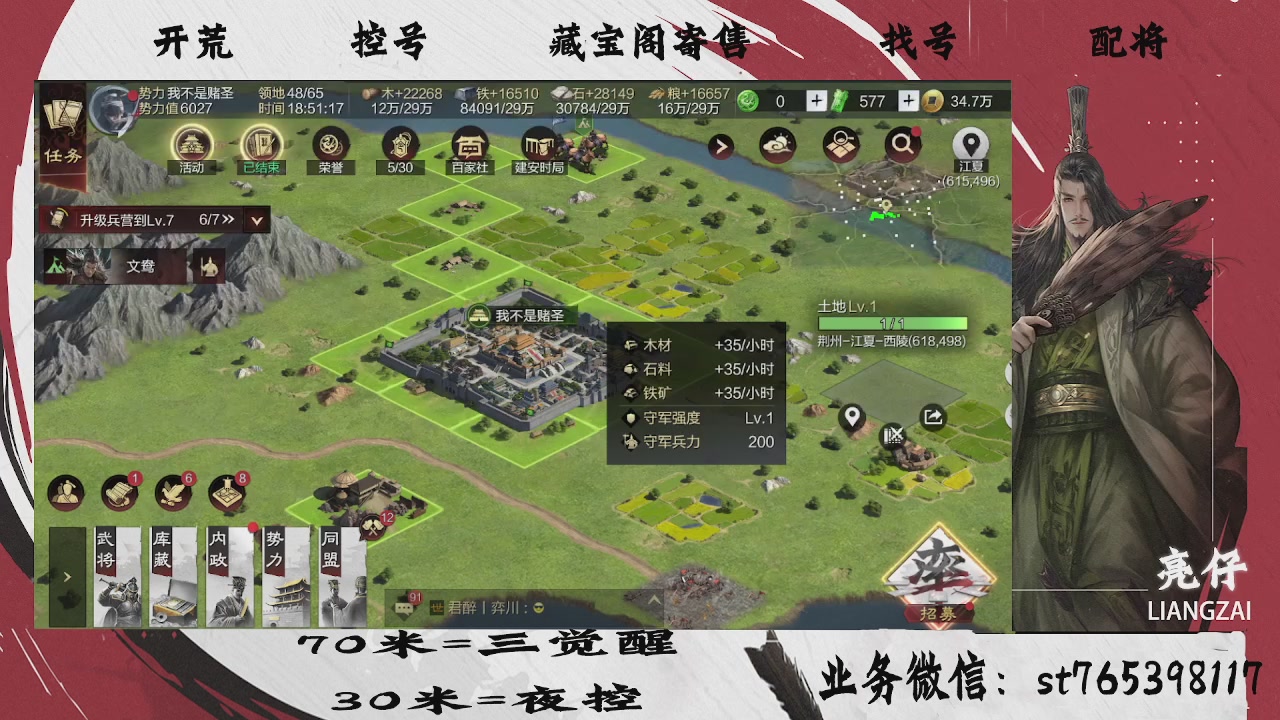Open the strategy map icon with badge 8
1280x720 pixels.
tap(228, 493)
